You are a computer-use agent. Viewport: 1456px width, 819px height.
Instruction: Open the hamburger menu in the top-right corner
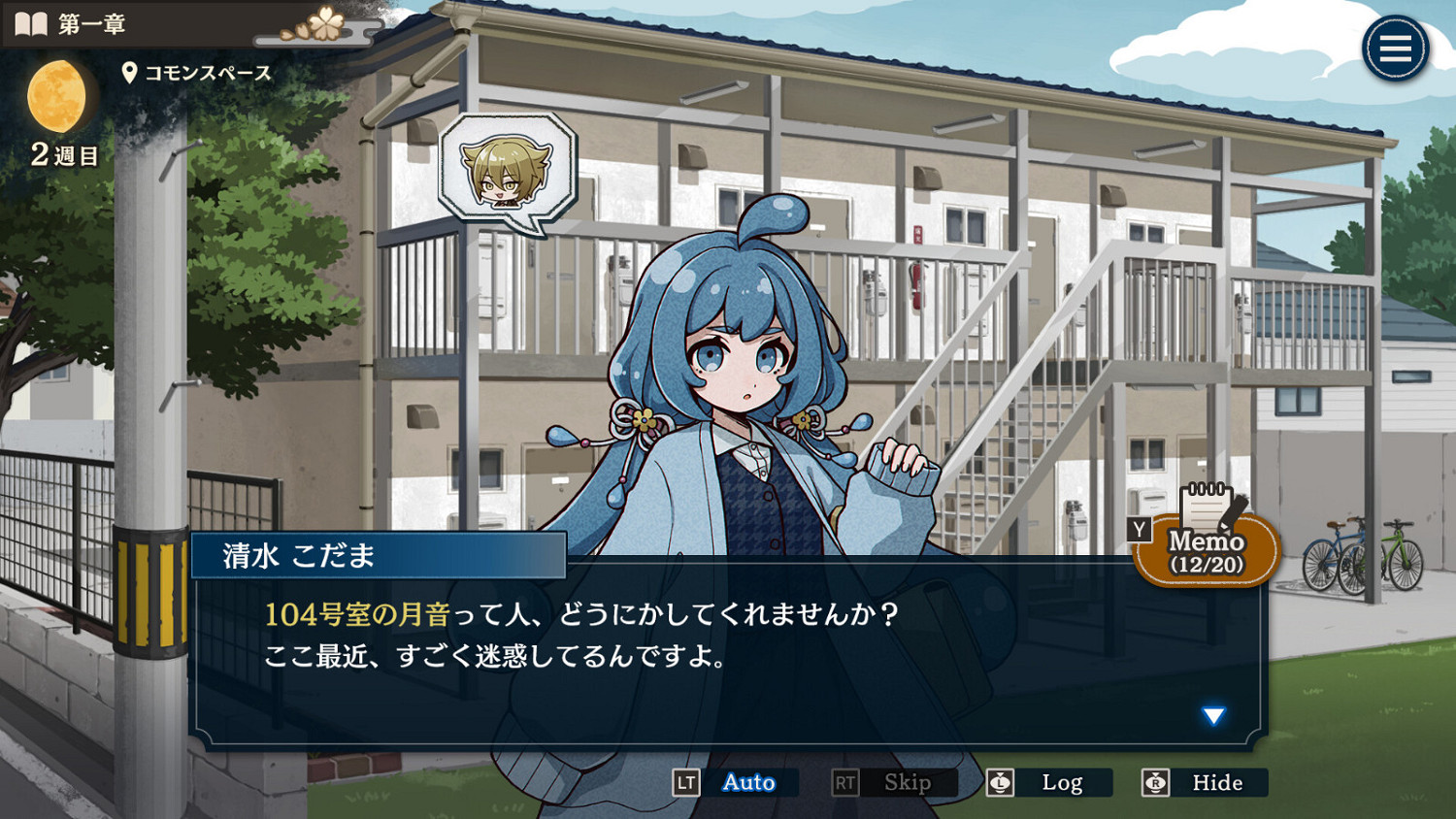pos(1395,48)
